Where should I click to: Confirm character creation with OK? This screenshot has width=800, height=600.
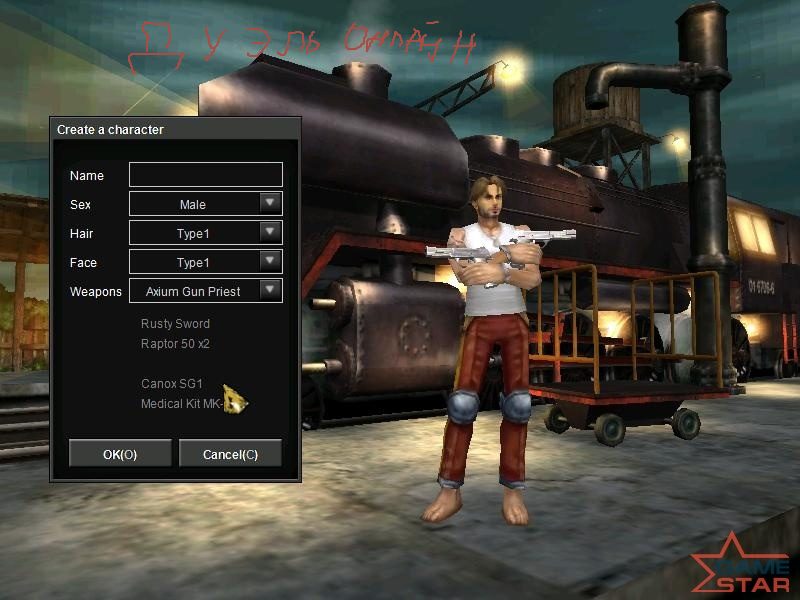tap(120, 454)
